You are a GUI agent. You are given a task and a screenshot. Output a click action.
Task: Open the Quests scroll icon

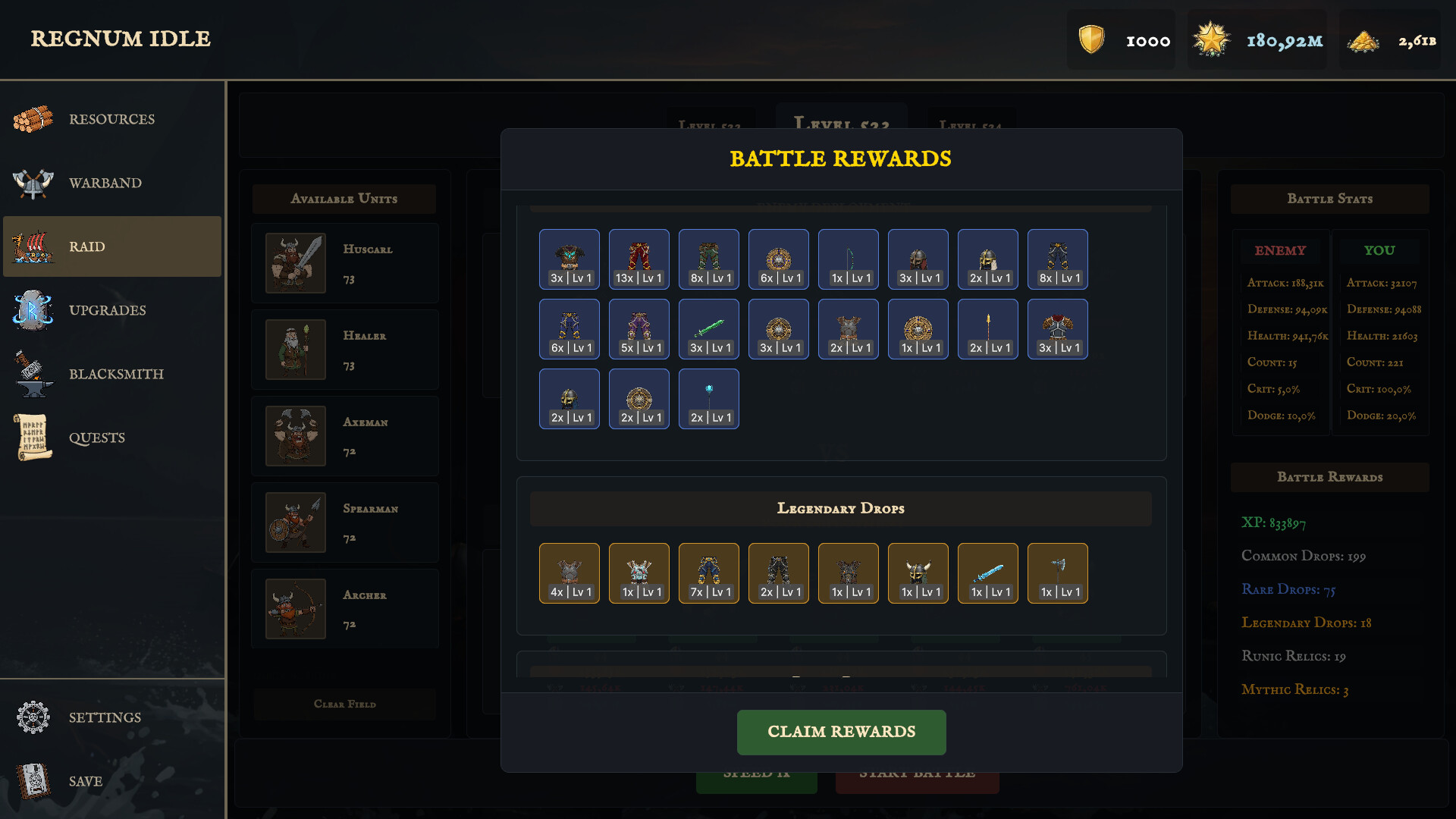(x=32, y=438)
